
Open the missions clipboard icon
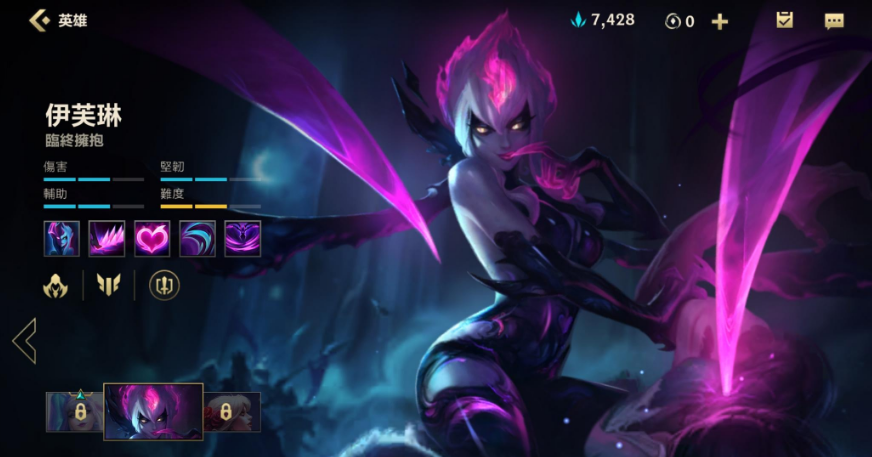tap(784, 20)
